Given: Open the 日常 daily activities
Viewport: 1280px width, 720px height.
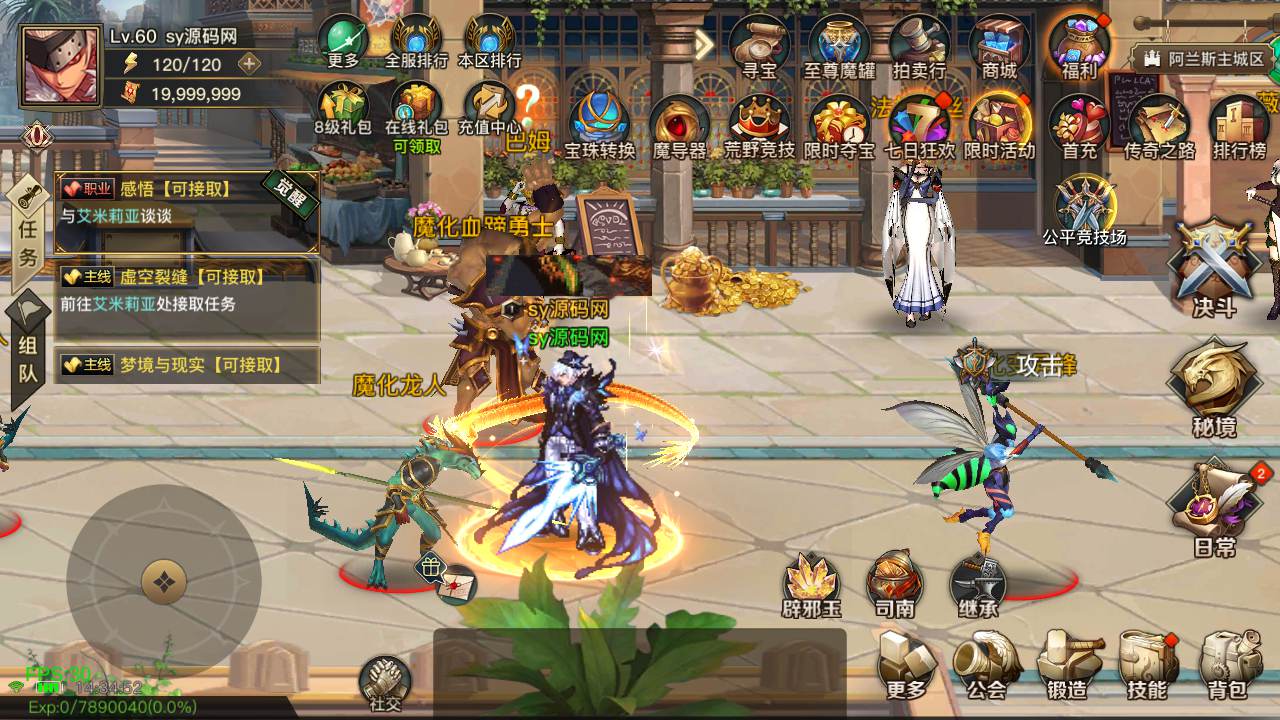Looking at the screenshot, I should pyautogui.click(x=1216, y=505).
